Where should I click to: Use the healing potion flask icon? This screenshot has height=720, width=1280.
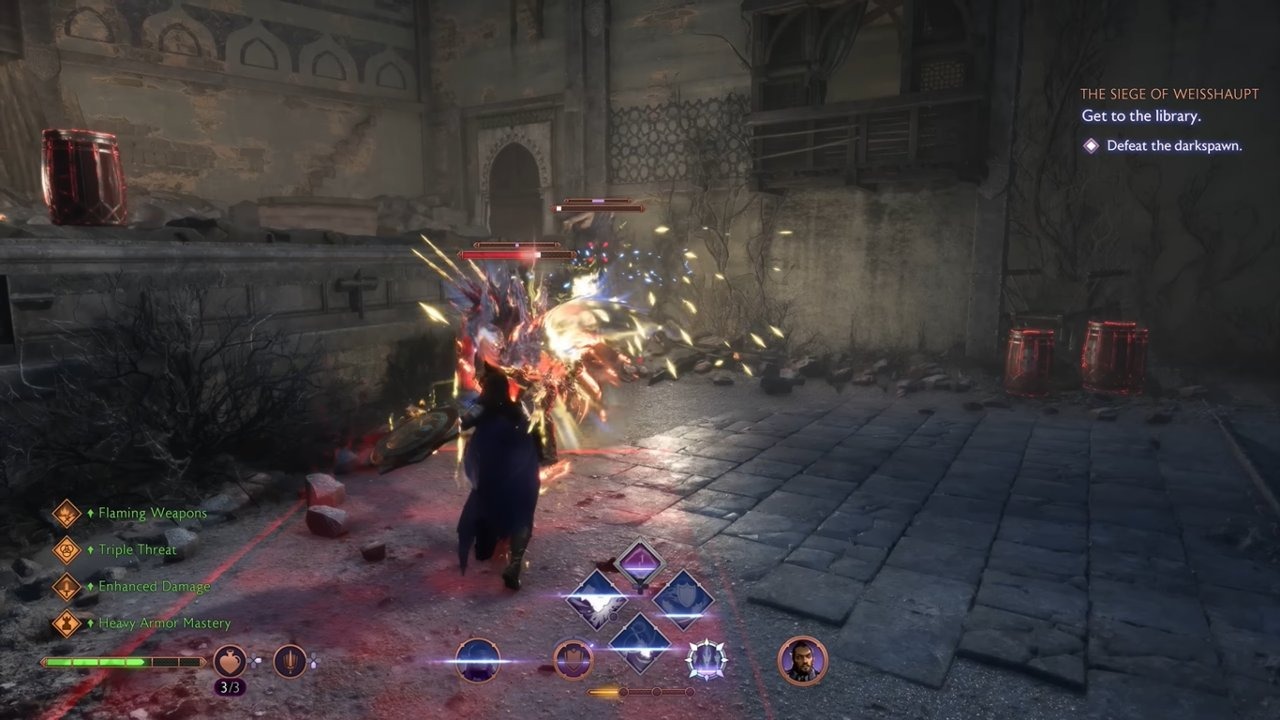pos(230,661)
